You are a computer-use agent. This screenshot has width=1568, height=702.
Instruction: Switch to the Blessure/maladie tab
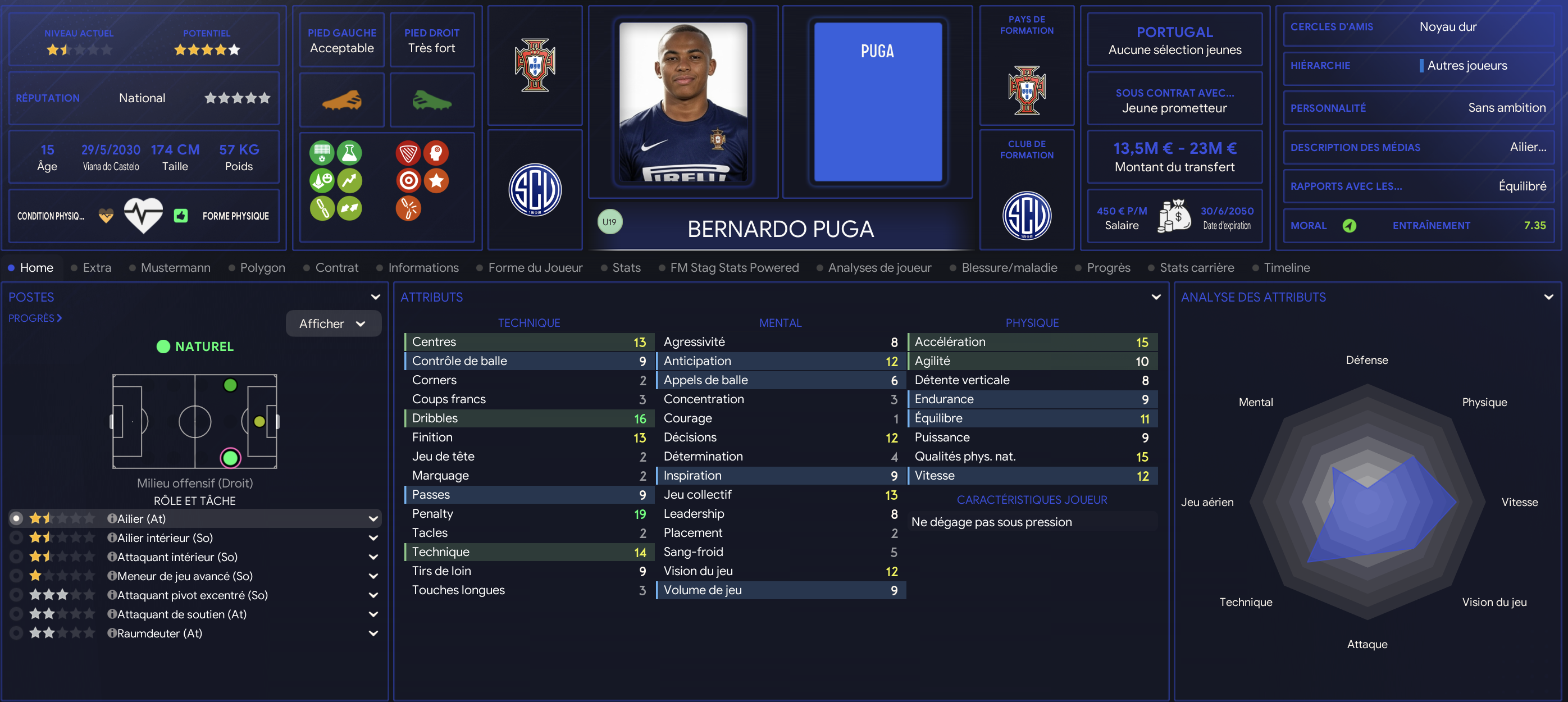[x=1009, y=268]
